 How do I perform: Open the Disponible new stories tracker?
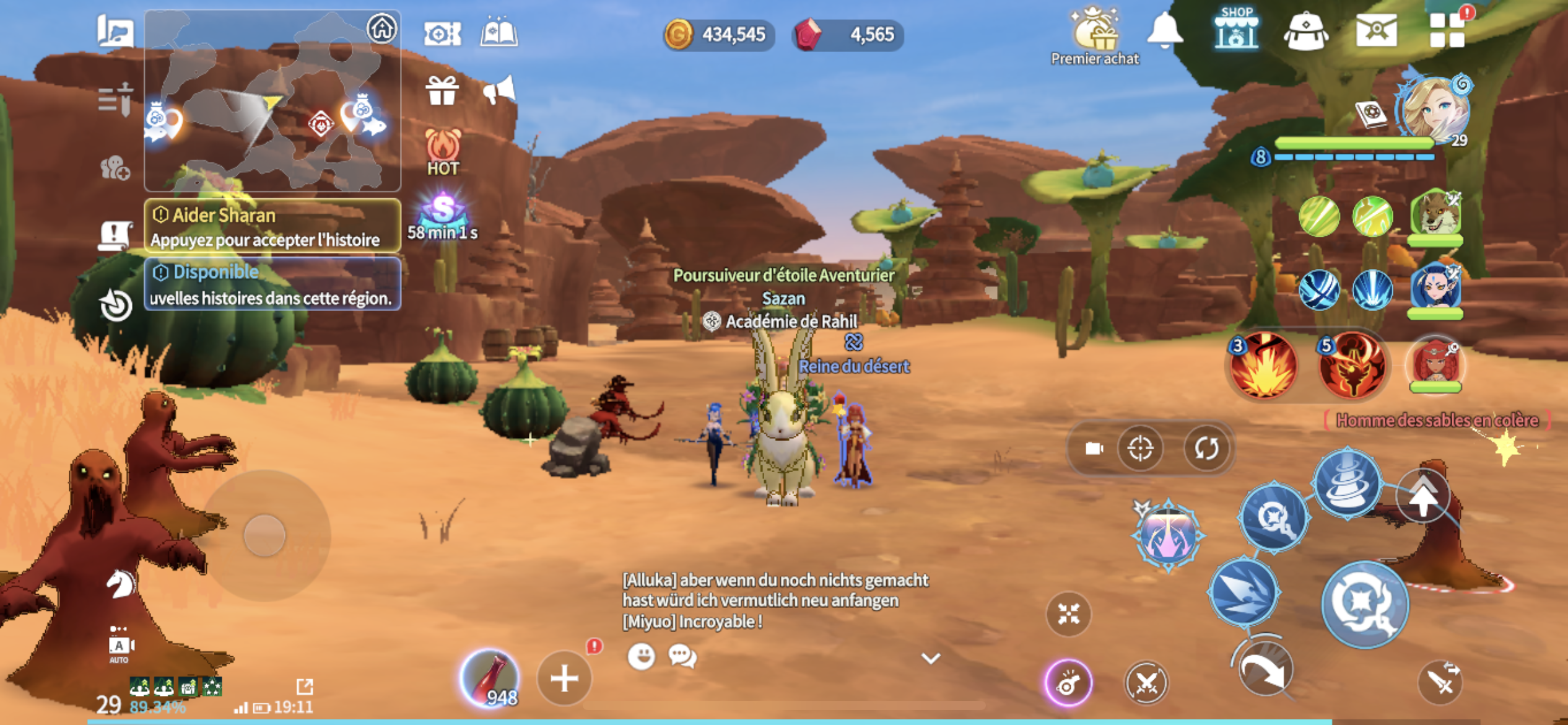tap(272, 284)
